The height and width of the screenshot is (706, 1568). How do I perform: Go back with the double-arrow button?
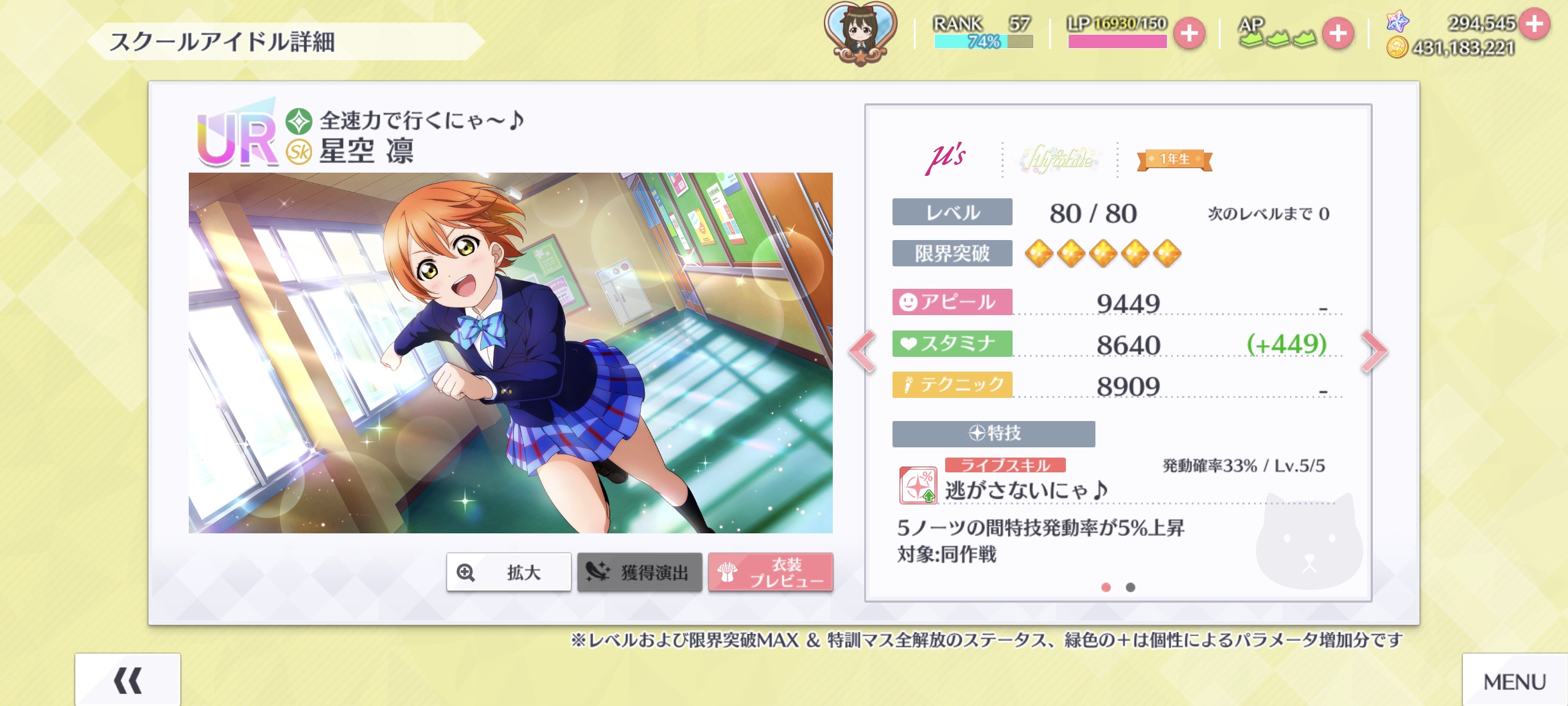tap(127, 680)
